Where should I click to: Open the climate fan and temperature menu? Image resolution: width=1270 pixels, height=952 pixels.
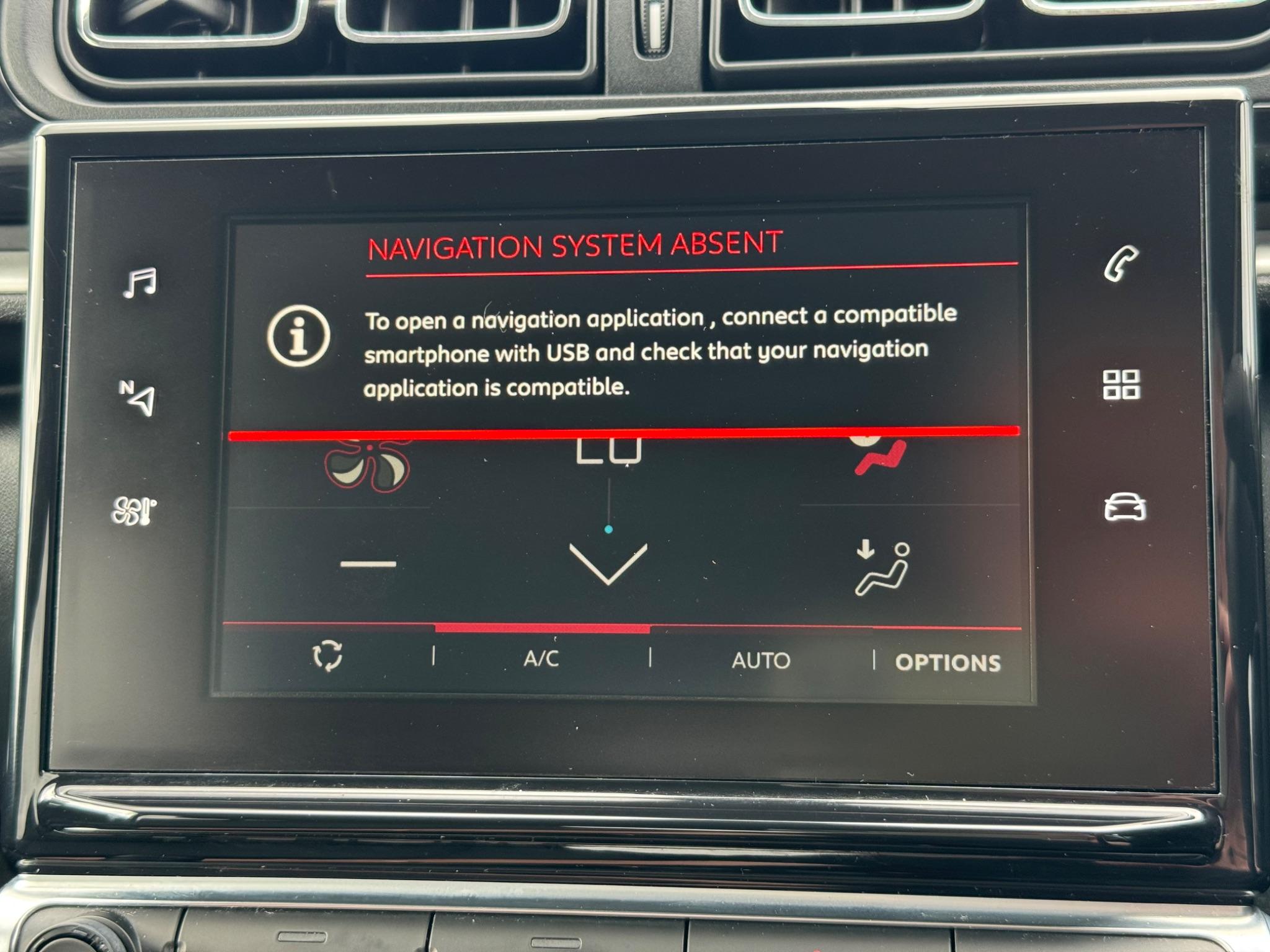tap(133, 511)
